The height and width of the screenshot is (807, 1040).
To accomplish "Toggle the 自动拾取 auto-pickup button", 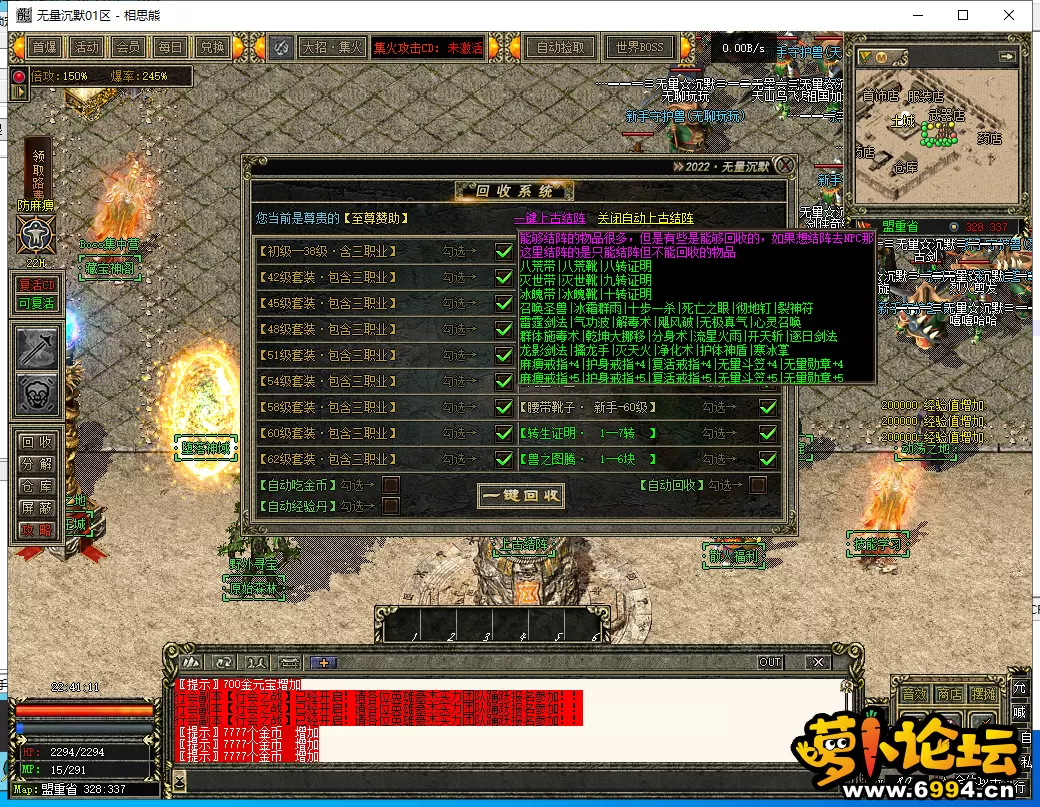I will [560, 47].
